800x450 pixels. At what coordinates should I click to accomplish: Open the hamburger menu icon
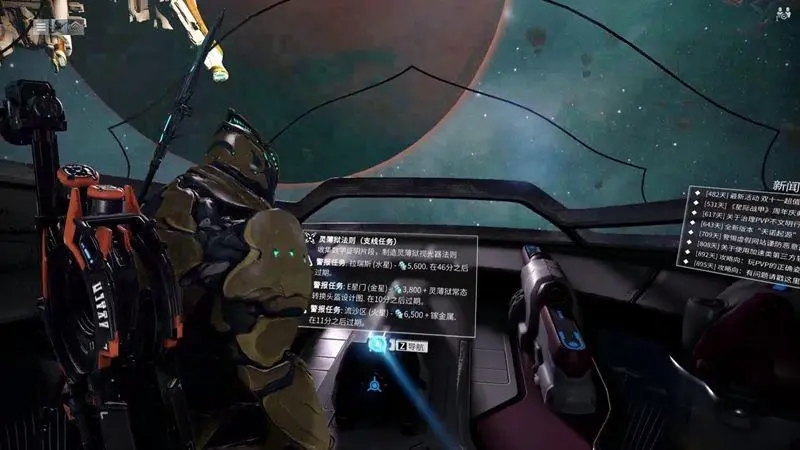(41, 27)
